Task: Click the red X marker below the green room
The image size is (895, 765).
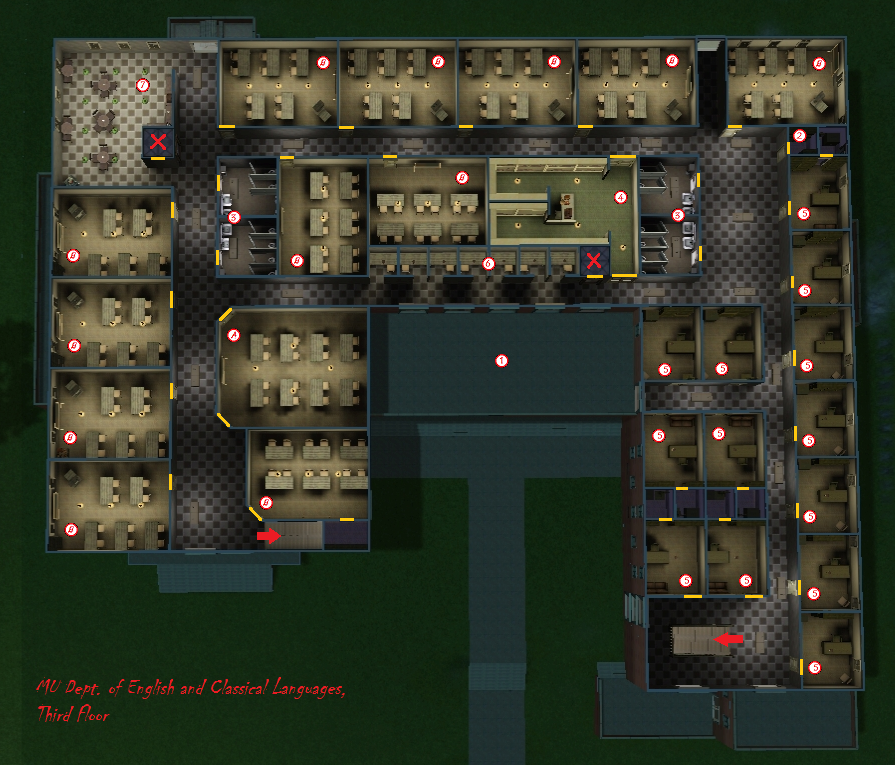Action: (594, 261)
